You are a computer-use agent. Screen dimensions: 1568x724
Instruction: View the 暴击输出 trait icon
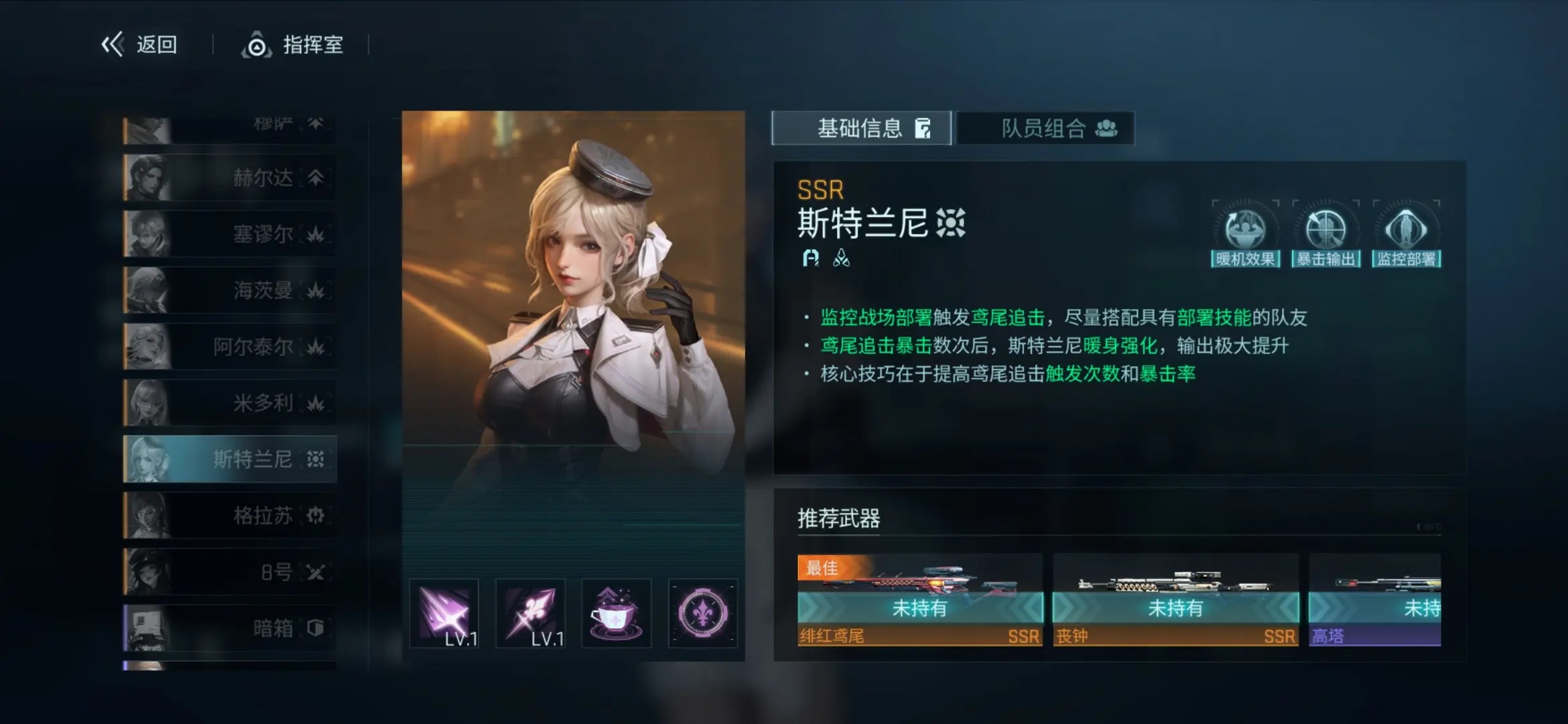(x=1325, y=232)
